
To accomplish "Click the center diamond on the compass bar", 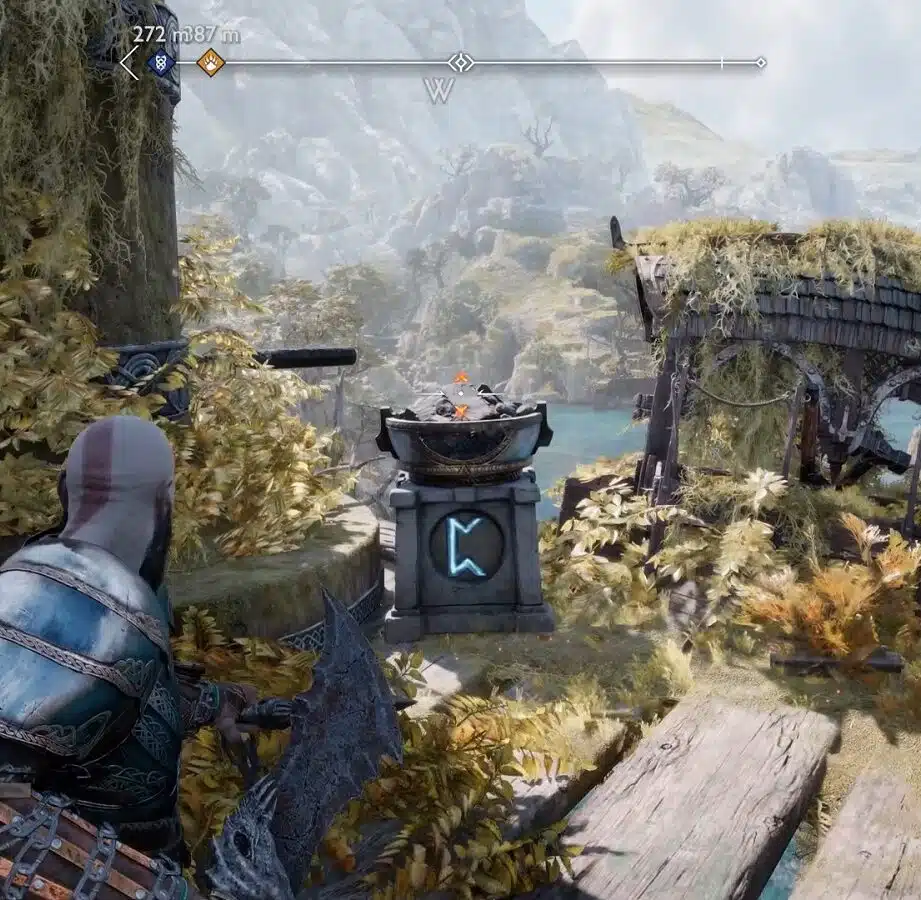I will point(460,63).
